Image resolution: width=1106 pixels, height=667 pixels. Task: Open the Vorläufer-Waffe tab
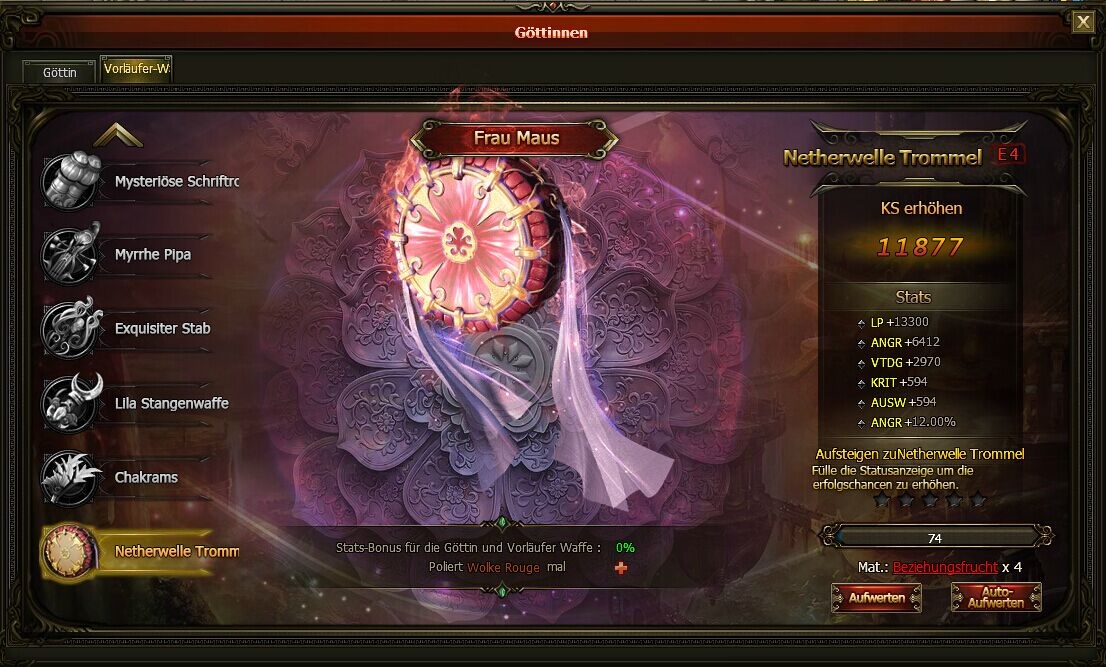click(136, 70)
